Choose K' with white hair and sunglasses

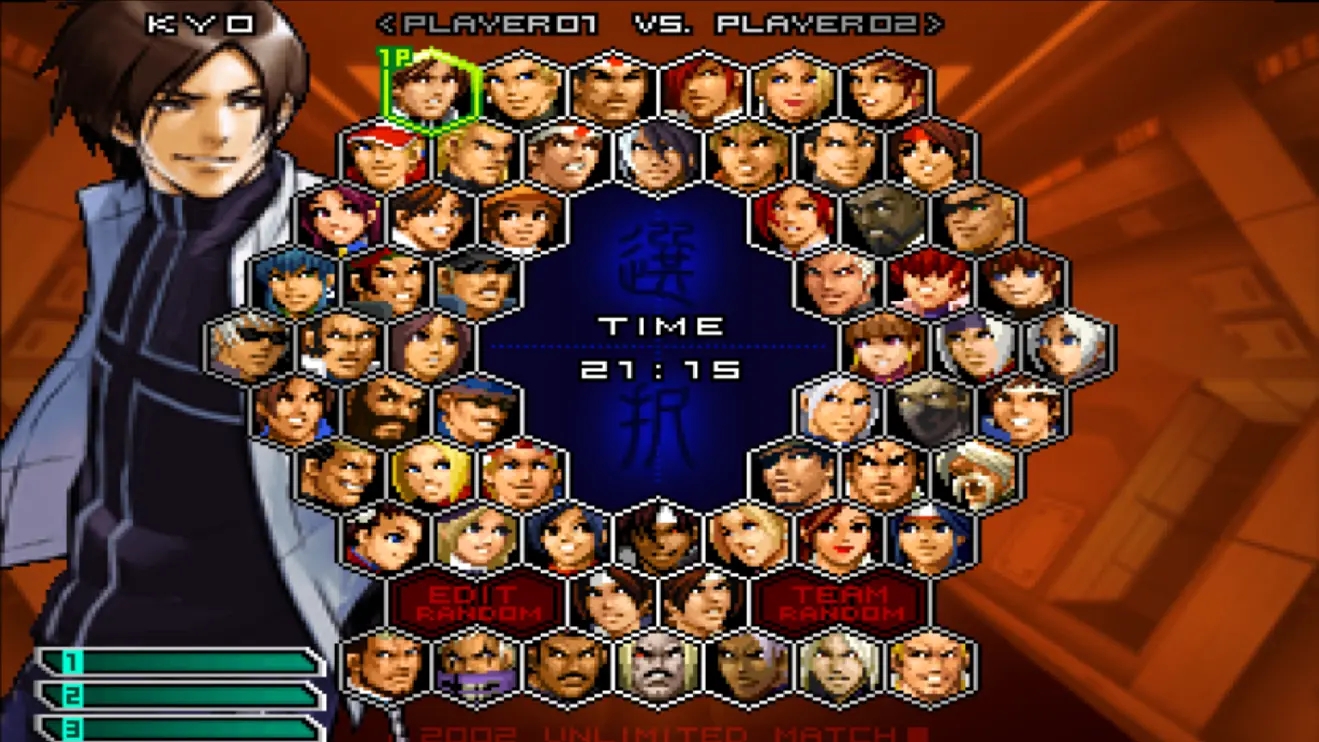[250, 347]
